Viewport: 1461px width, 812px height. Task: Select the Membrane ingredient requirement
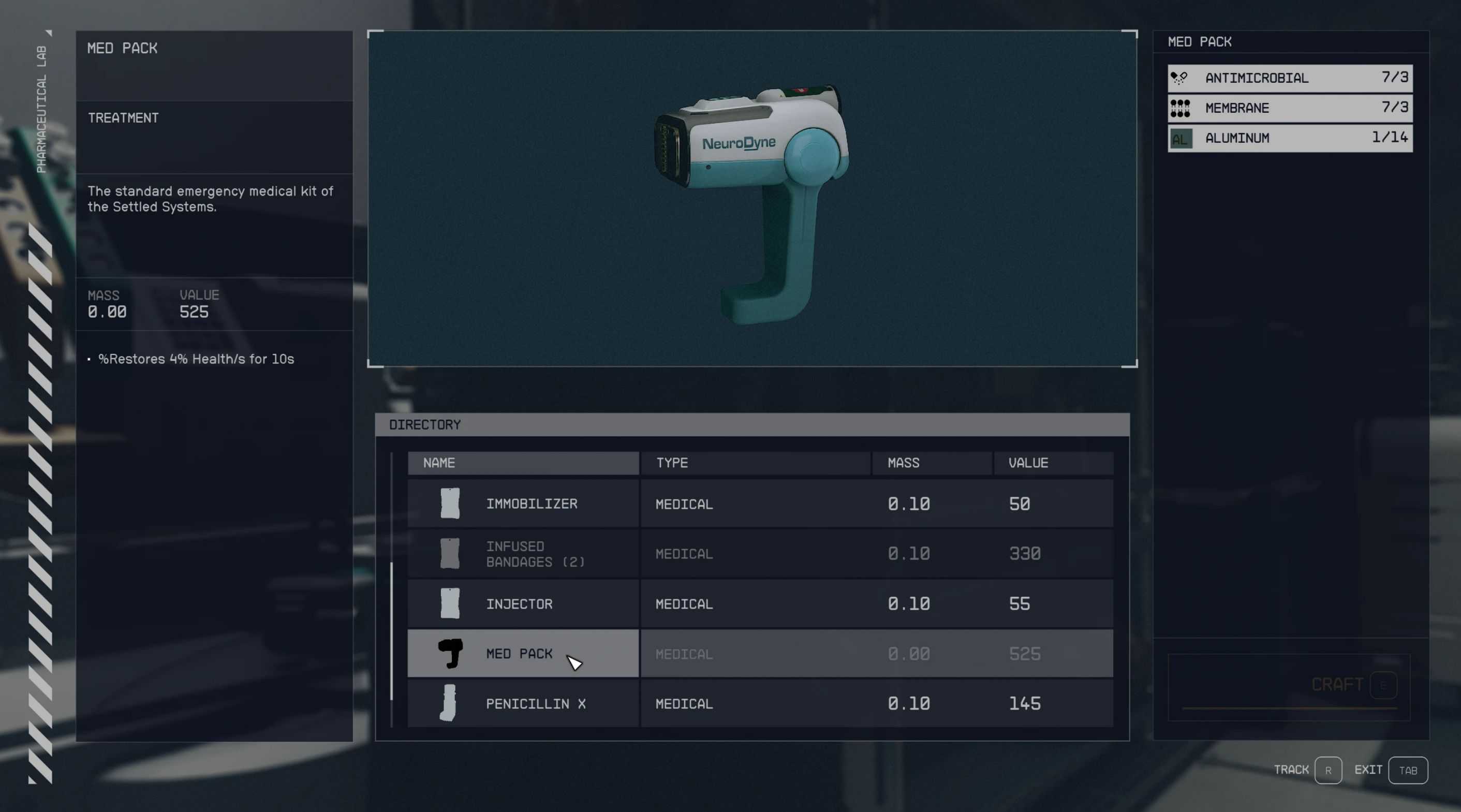point(1290,108)
